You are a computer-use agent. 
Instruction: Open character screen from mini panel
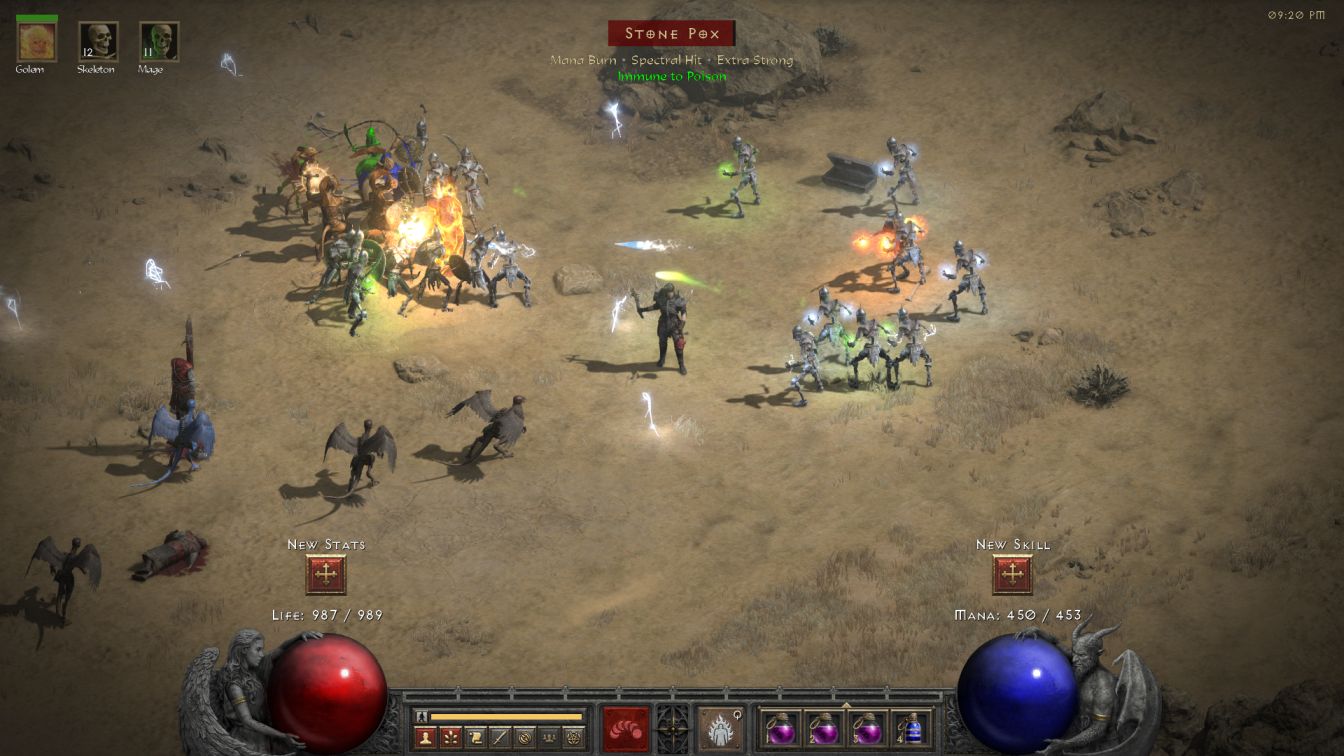click(x=427, y=738)
